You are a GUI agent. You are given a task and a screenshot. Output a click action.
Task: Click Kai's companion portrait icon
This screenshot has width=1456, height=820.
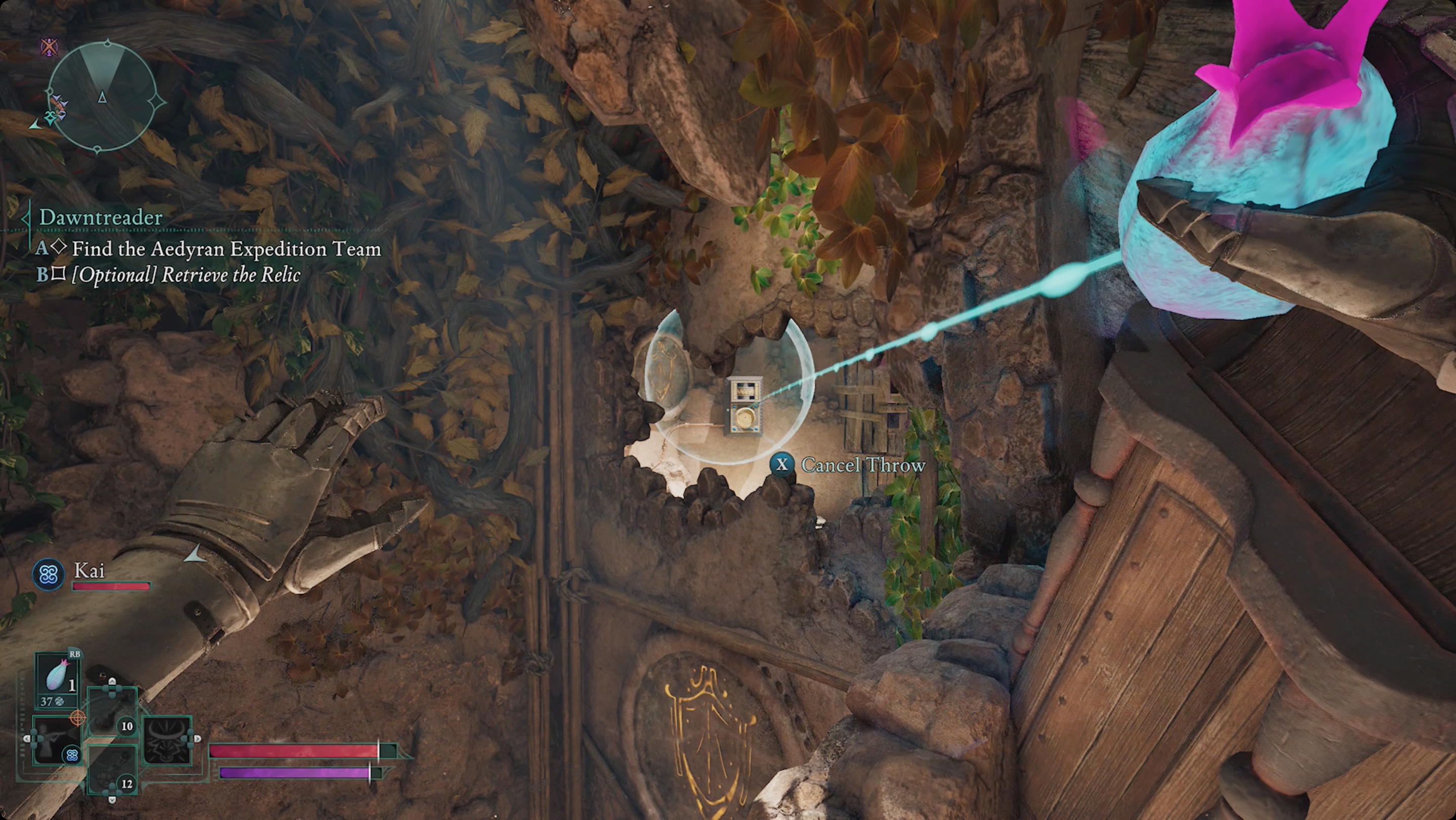(x=48, y=575)
